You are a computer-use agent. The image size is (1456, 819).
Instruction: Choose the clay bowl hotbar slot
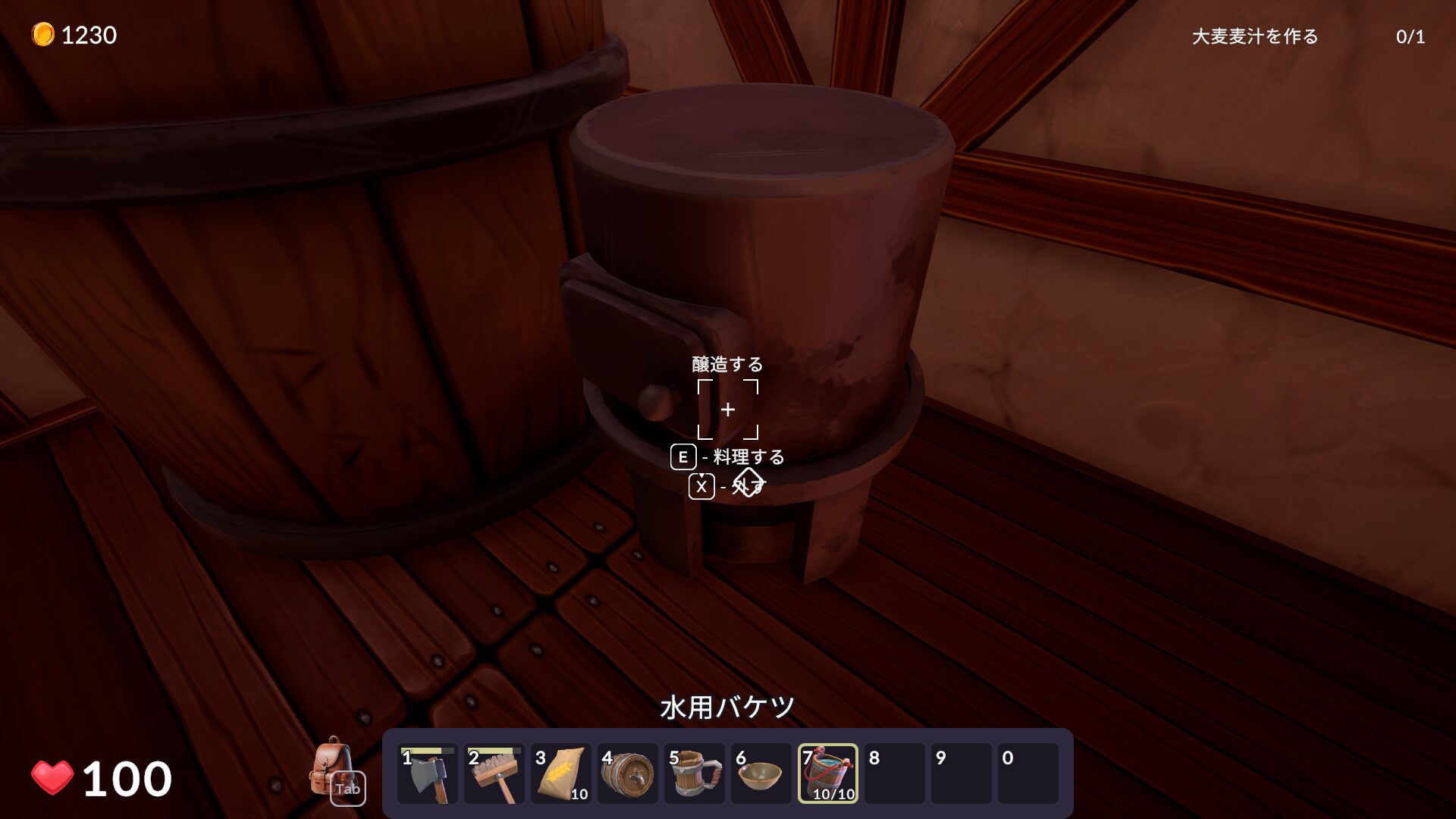pyautogui.click(x=761, y=774)
